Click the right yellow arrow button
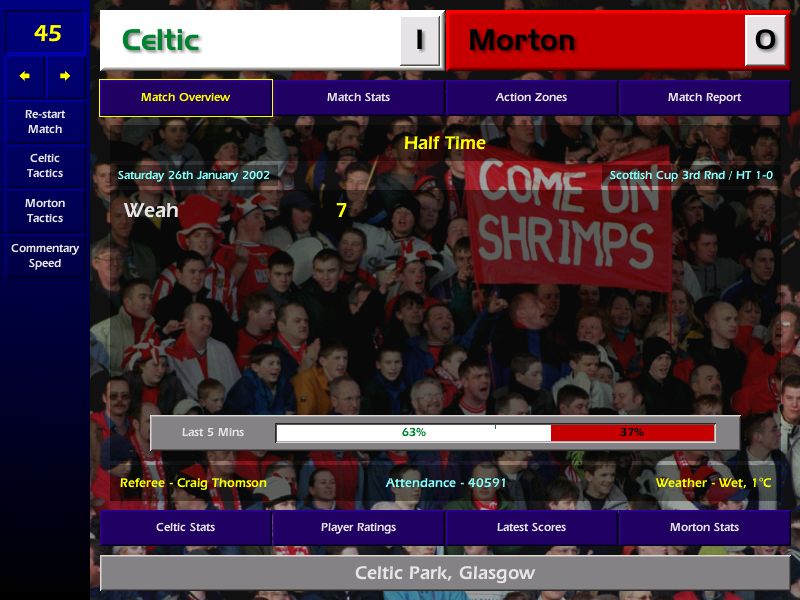 [65, 76]
